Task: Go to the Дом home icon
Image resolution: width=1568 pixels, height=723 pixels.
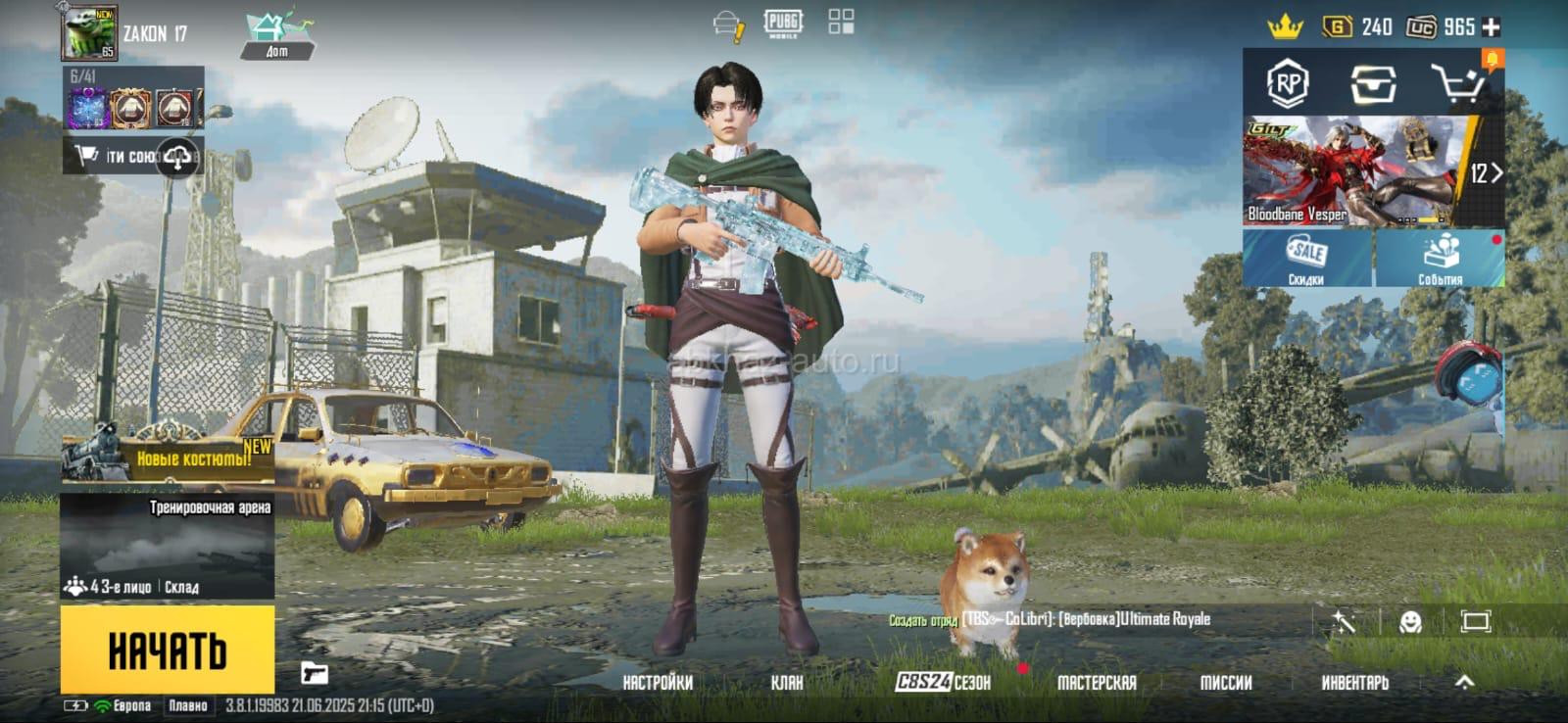Action: 277,34
